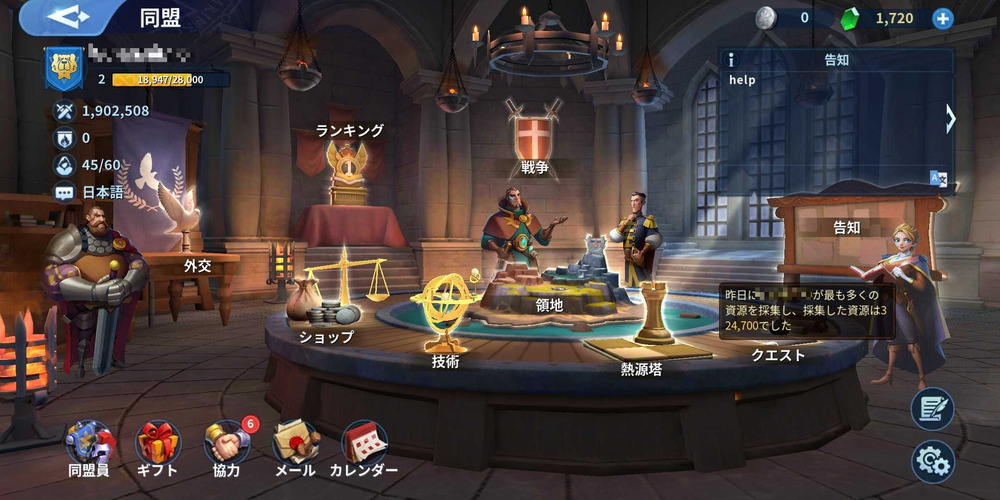1000x500 pixels.
Task: Open the クエスト quest menu
Action: click(778, 354)
